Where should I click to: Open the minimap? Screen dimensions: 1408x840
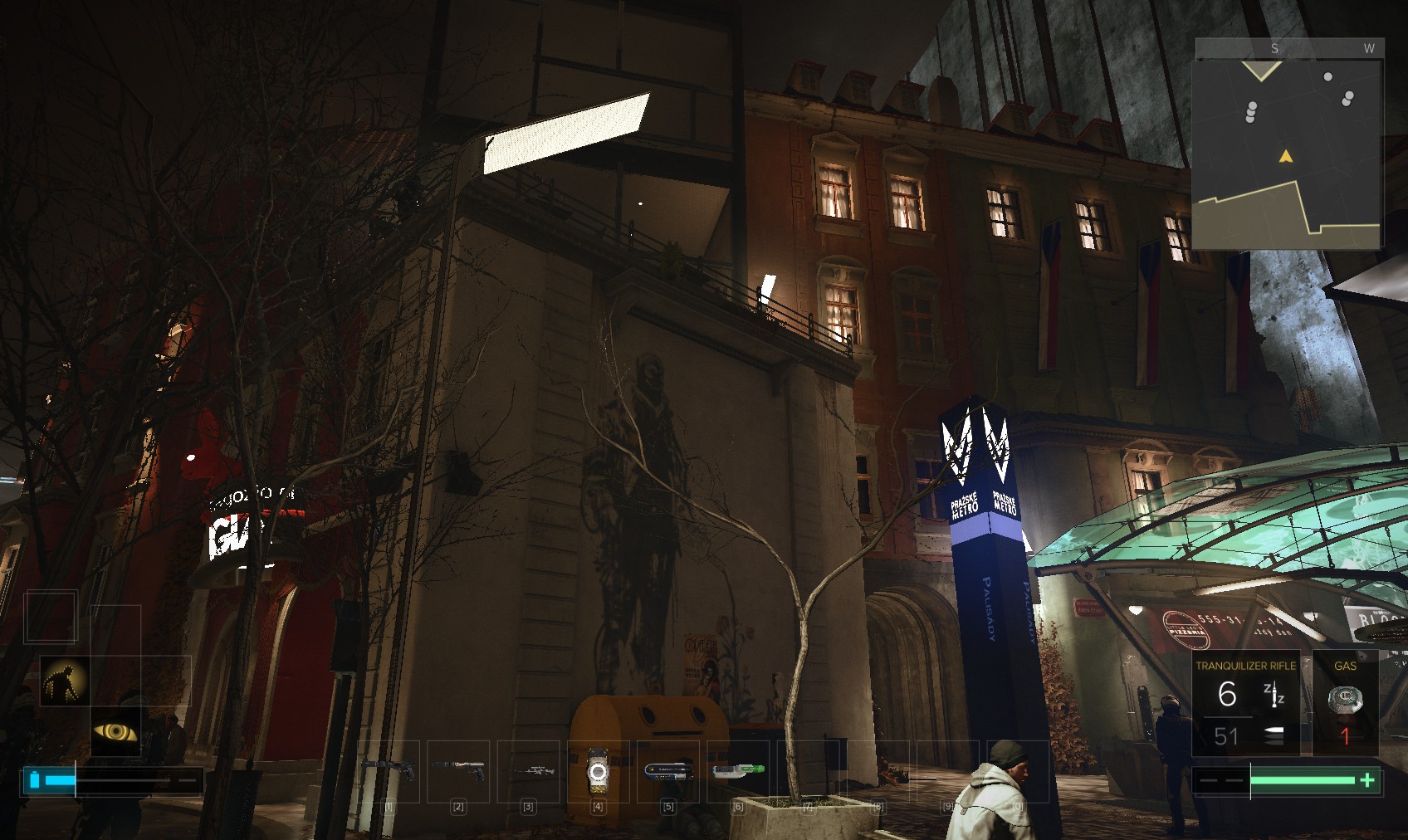(x=1287, y=145)
